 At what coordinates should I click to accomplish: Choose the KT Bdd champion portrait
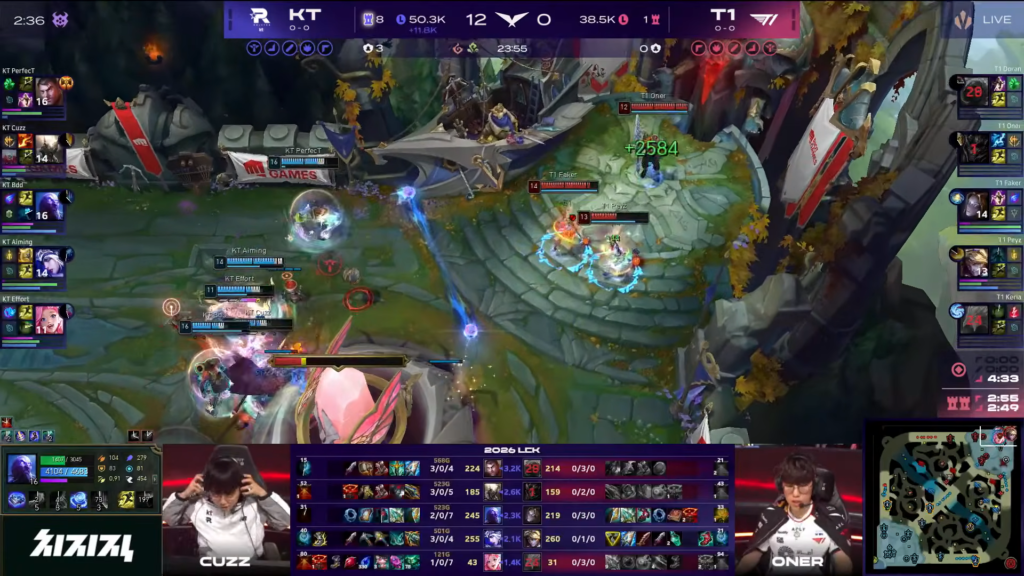point(49,206)
